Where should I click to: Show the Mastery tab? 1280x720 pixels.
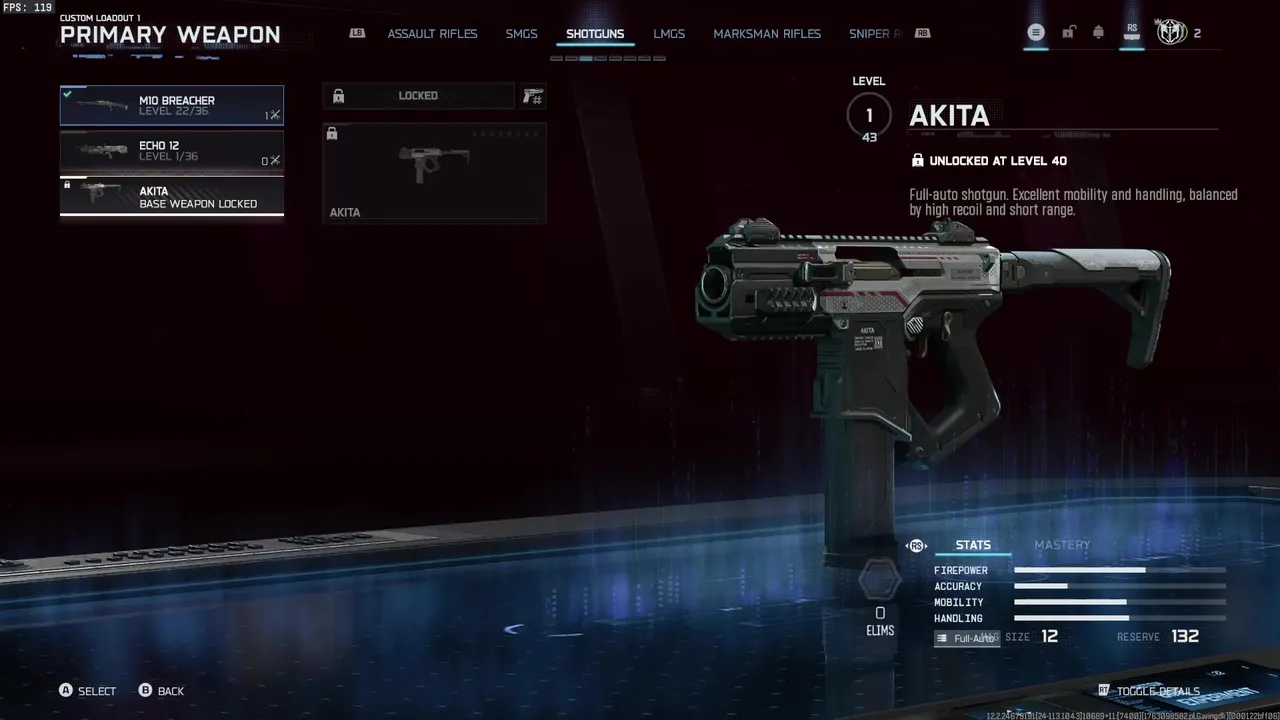(x=1061, y=545)
